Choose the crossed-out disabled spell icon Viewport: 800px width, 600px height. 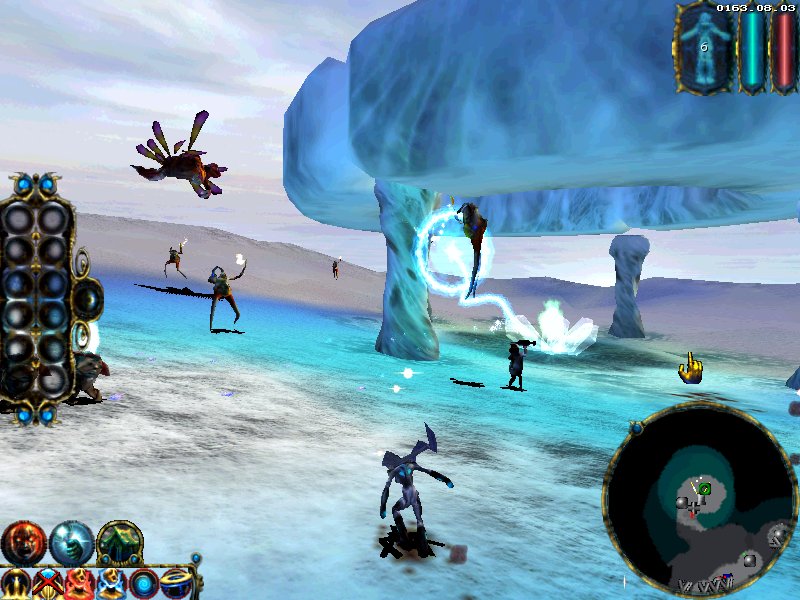tap(47, 583)
